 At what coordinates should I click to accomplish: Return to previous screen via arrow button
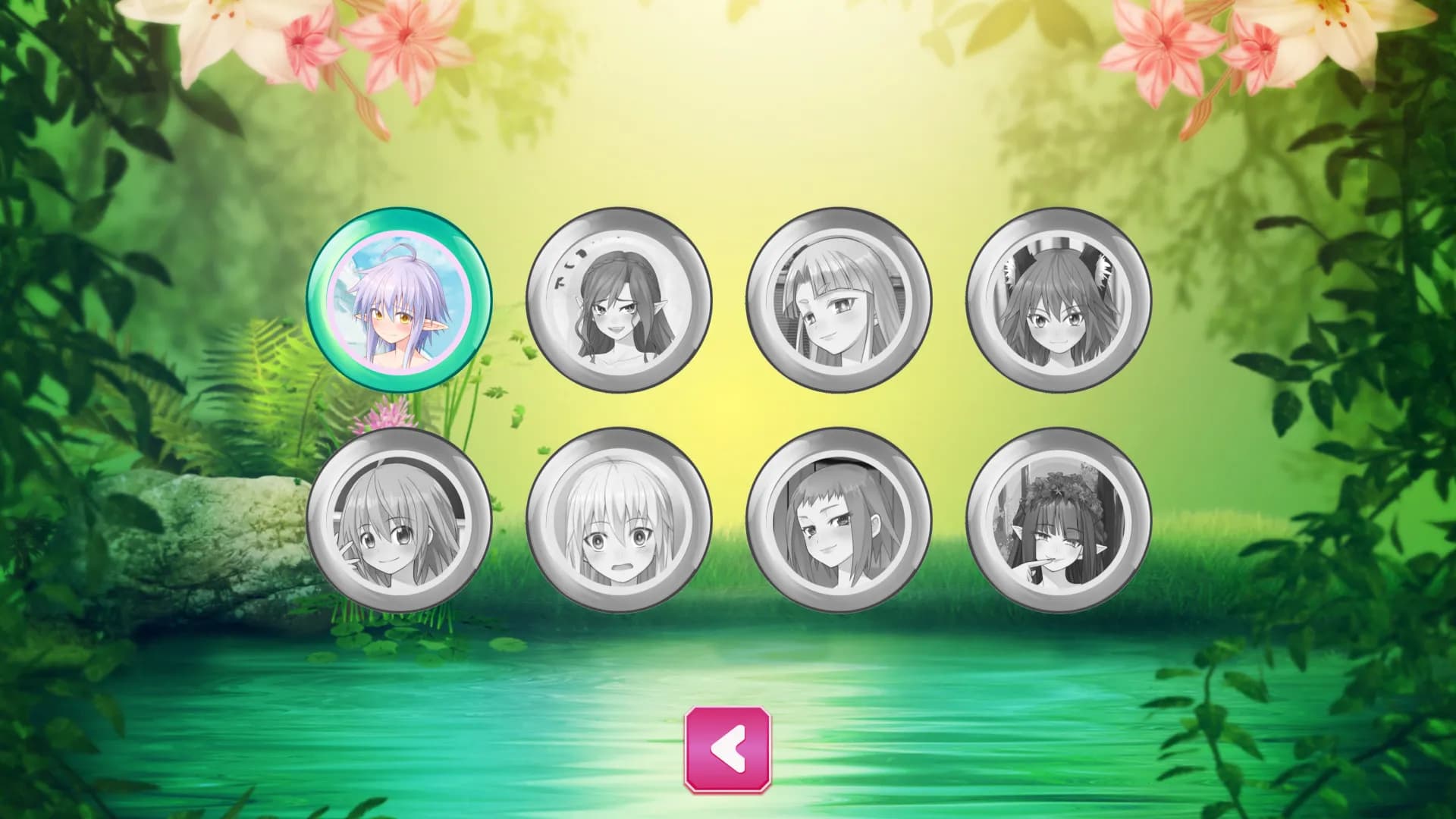pos(728,751)
